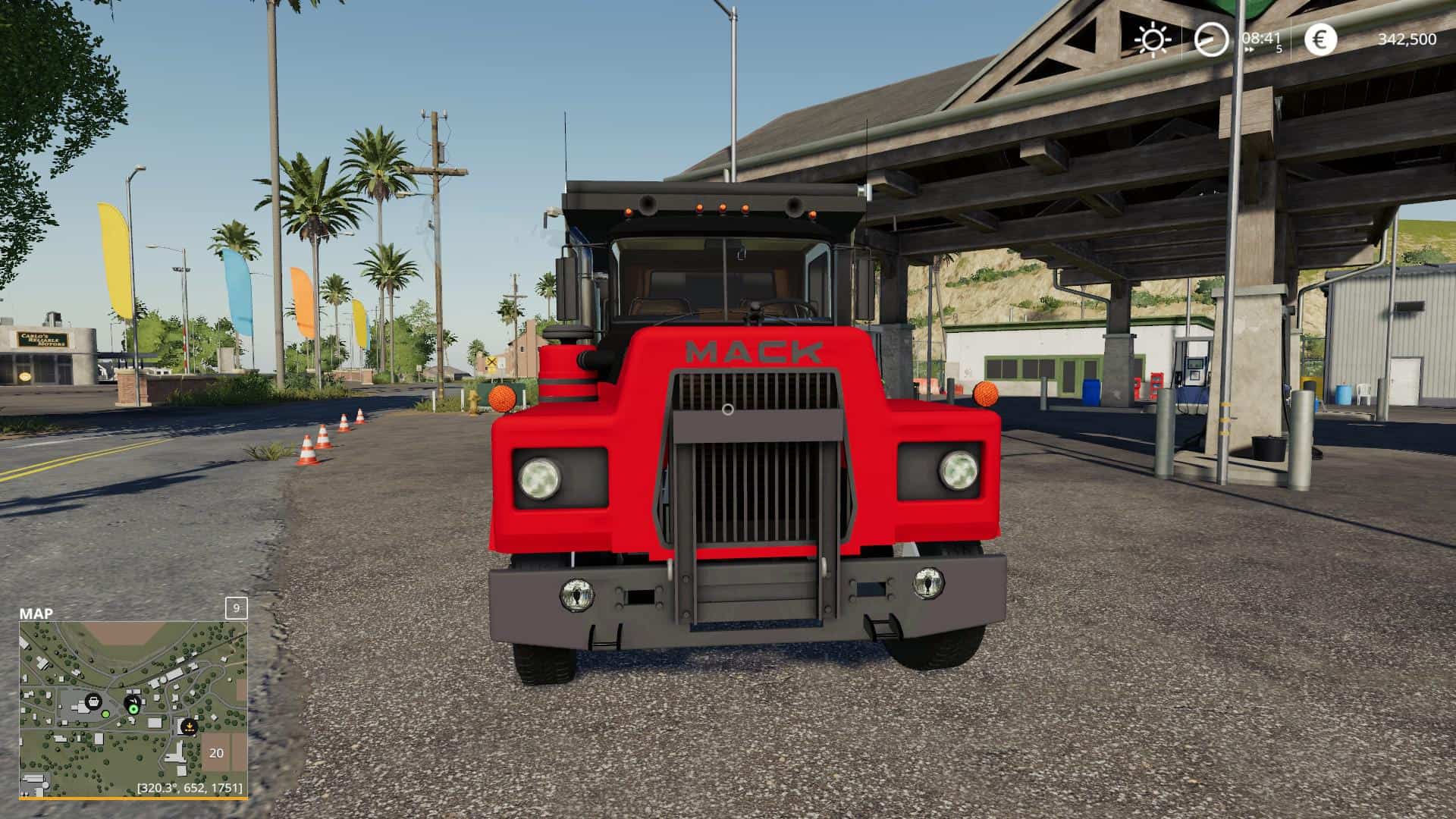Click the vehicle marker icon on the map
Screen dimensions: 1456x819
(132, 701)
